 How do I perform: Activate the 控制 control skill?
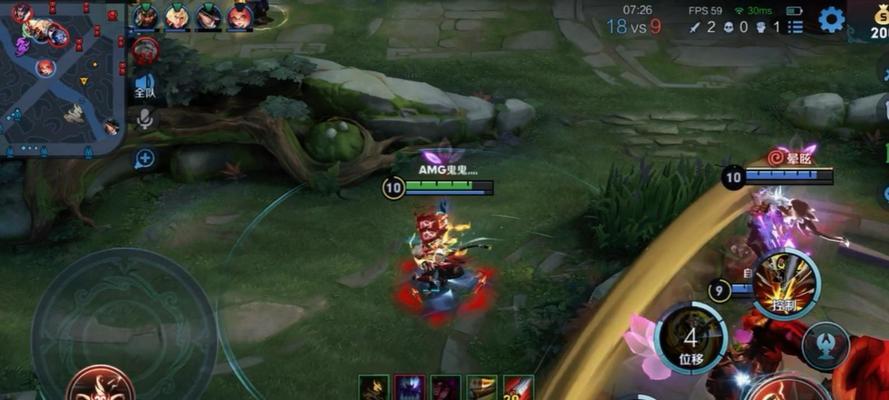click(x=787, y=283)
